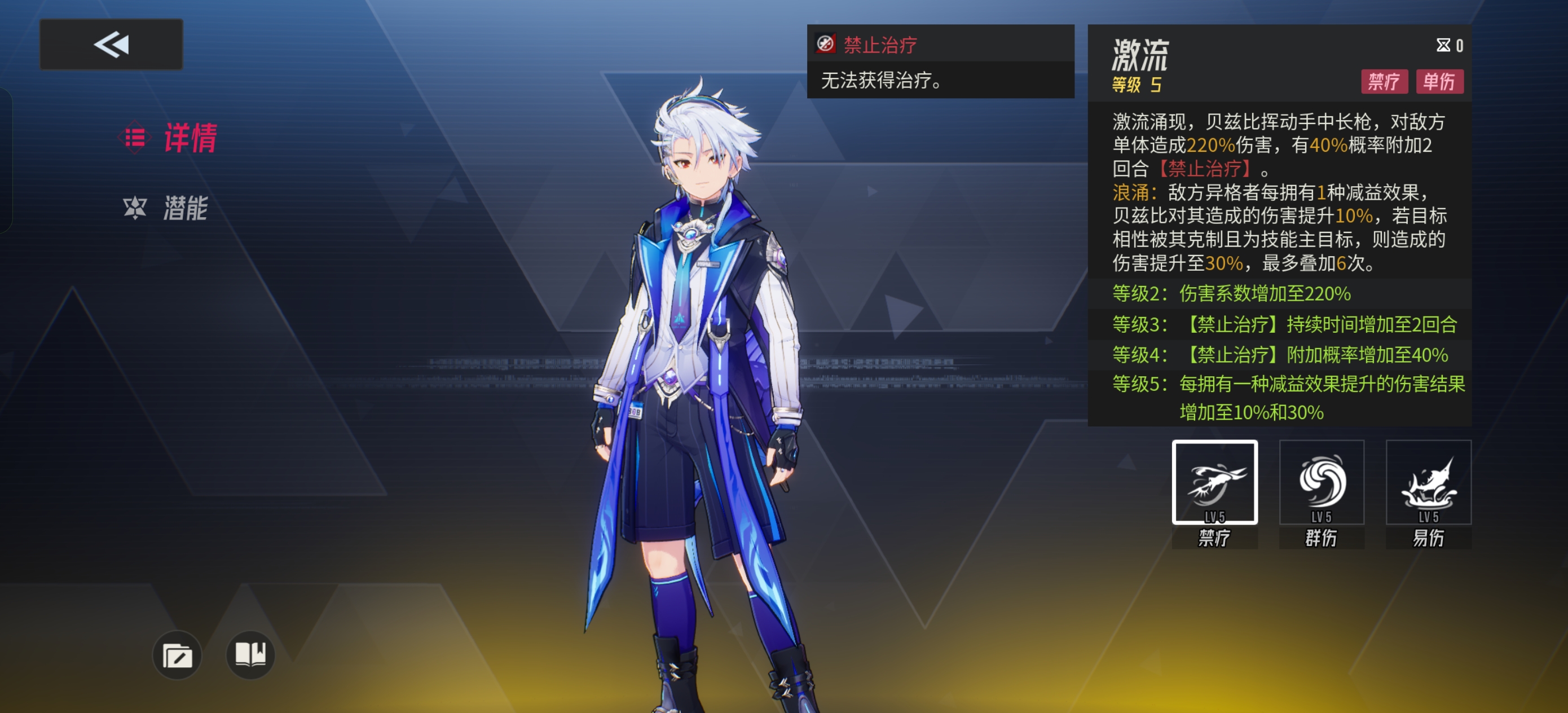The image size is (1568, 713).
Task: Select the 禁疗 skill icon with the squid symbol
Action: click(1214, 482)
